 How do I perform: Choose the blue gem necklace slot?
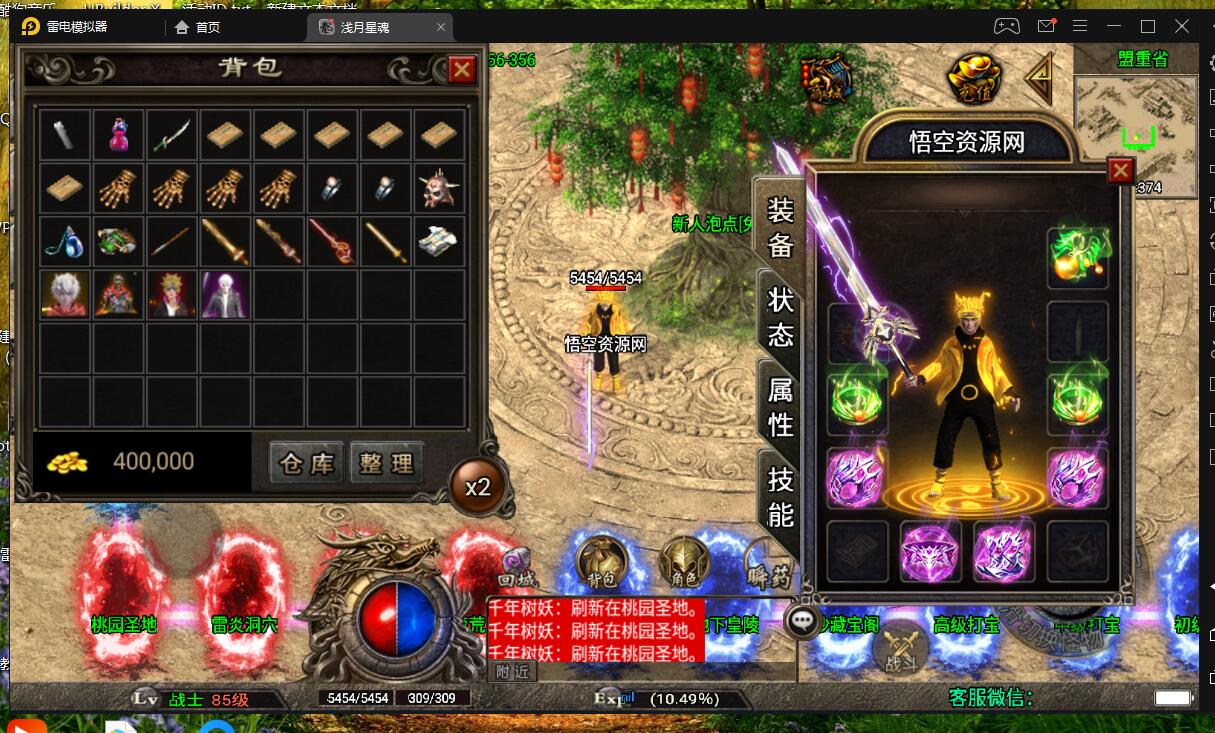(x=65, y=241)
